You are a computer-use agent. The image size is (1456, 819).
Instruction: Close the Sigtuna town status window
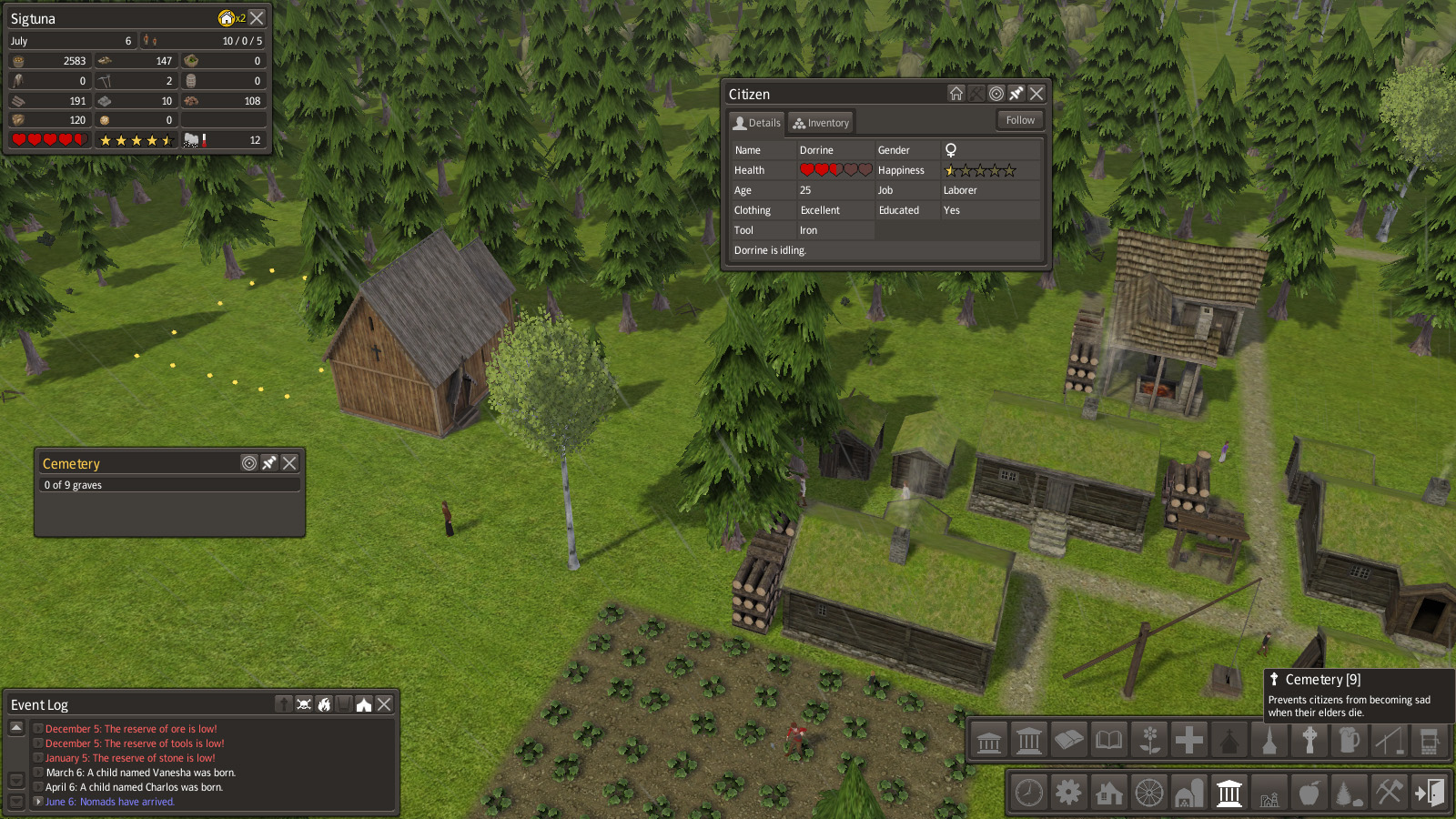point(258,18)
